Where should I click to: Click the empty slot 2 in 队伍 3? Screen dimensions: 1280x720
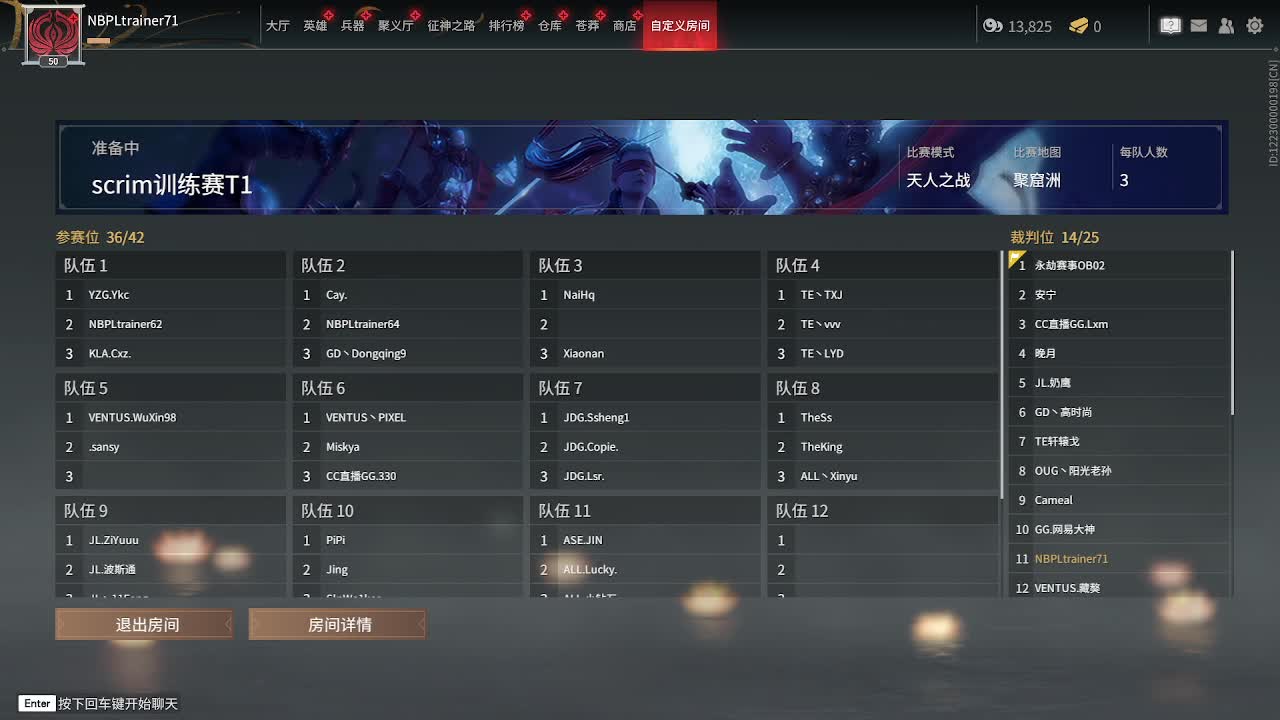645,323
